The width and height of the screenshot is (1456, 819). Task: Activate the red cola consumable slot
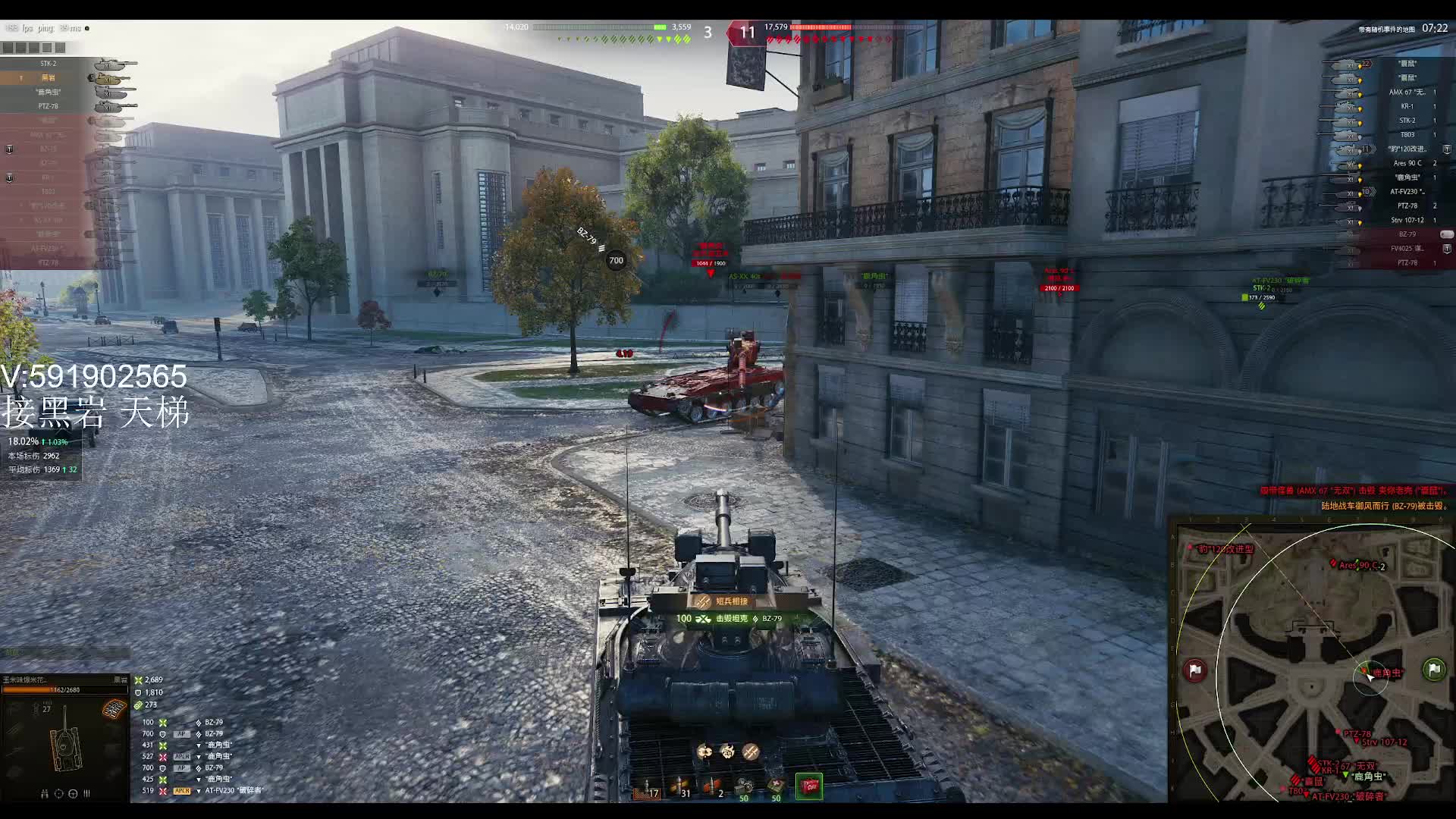point(809,786)
